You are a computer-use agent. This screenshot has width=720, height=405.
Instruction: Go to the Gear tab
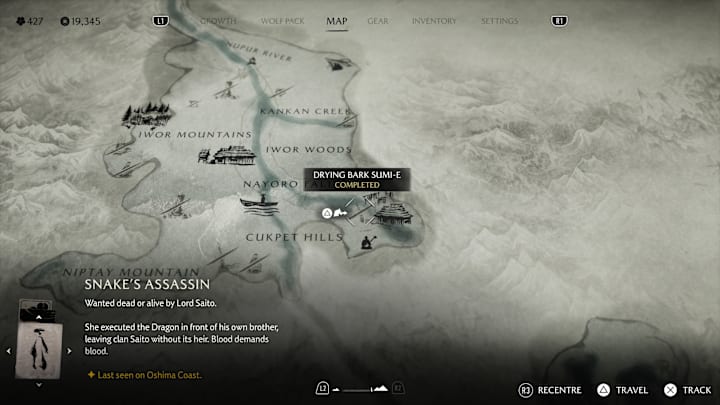378,21
